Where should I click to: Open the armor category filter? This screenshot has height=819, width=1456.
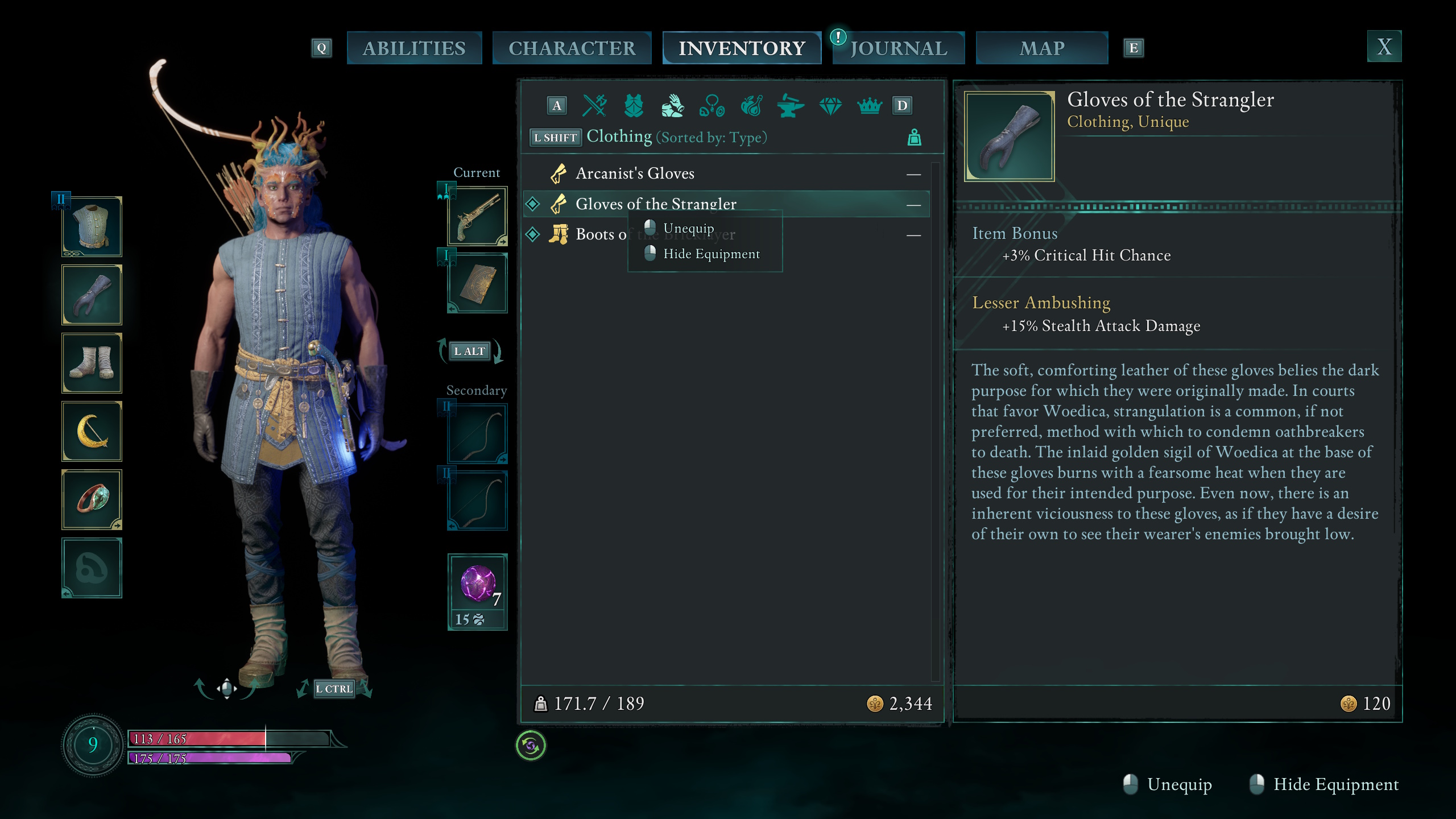pos(634,105)
